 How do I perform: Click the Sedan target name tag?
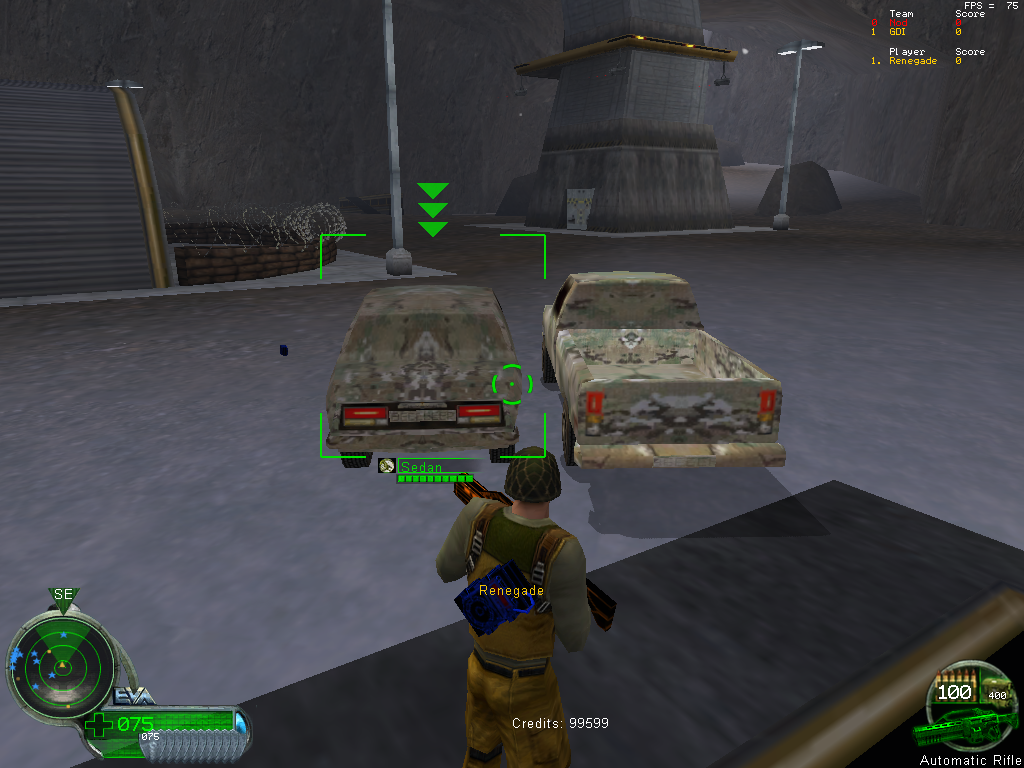click(x=421, y=466)
